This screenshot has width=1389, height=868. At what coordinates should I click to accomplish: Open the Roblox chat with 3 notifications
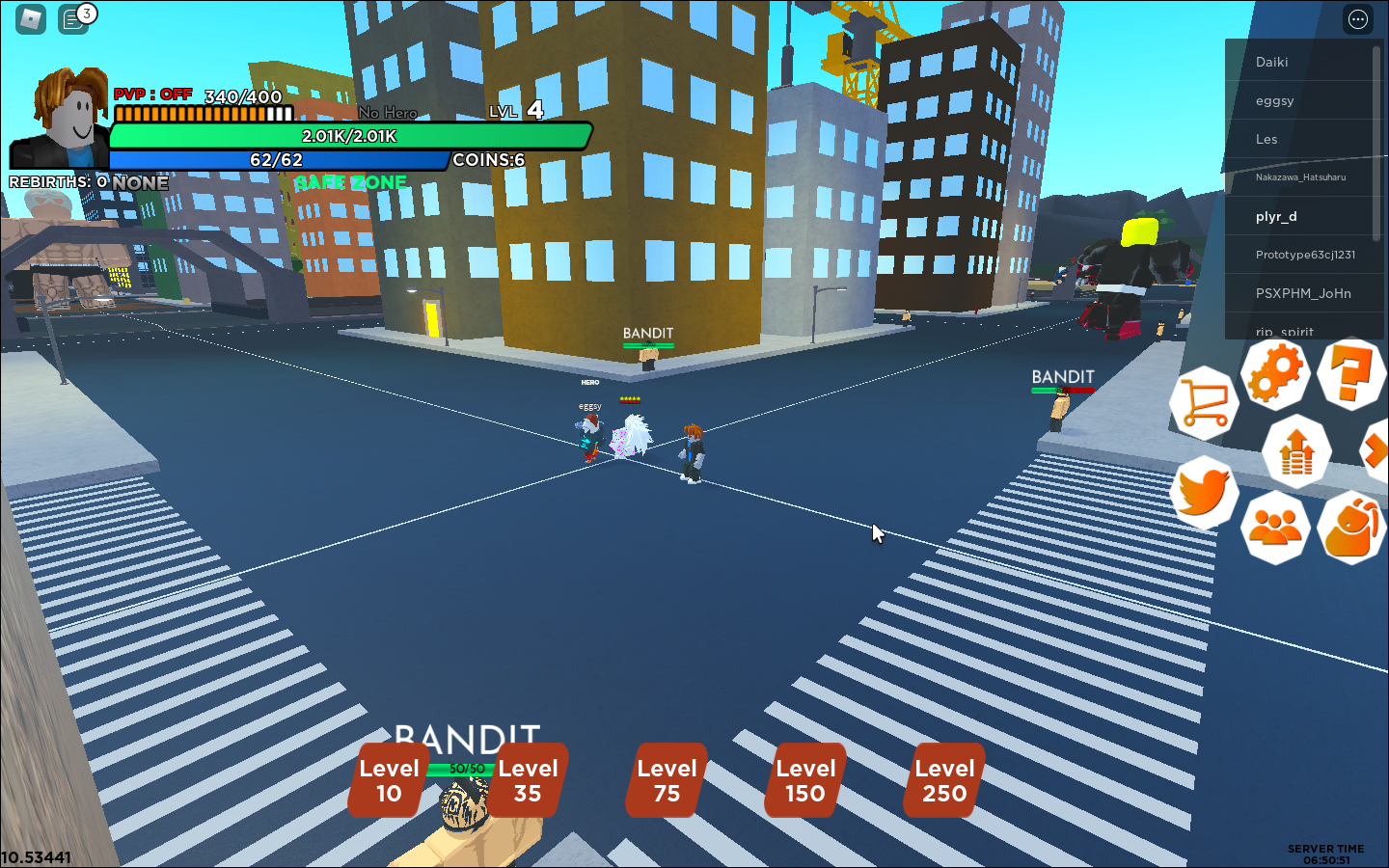point(74,18)
